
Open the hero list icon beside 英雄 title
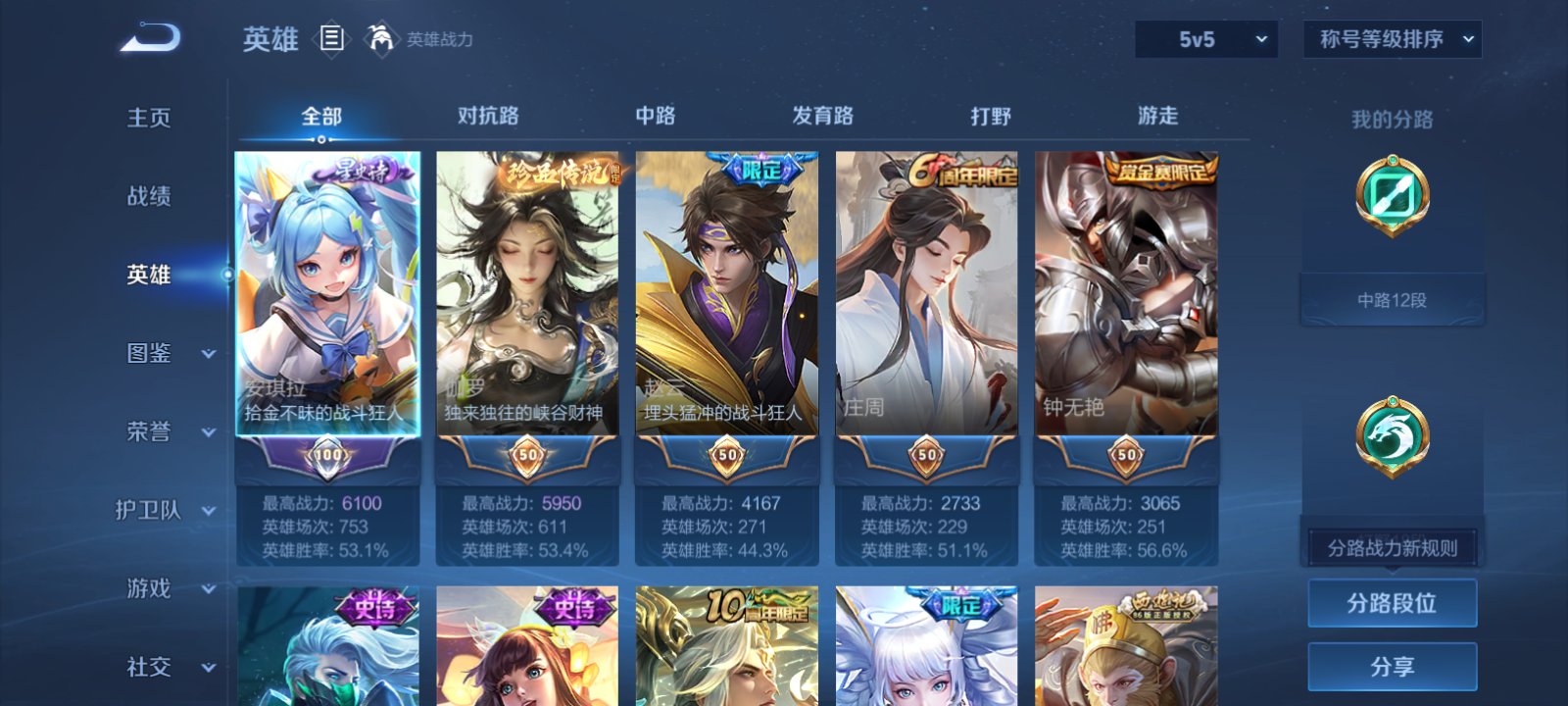(x=332, y=40)
